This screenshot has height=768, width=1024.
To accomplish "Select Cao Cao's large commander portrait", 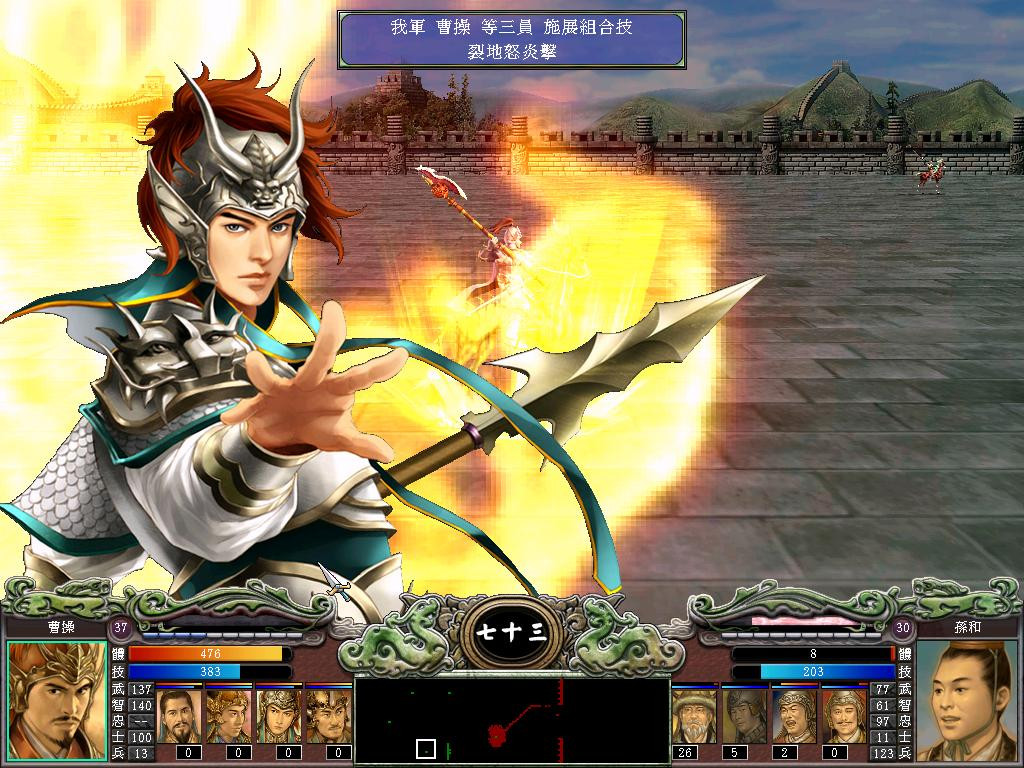I will coord(57,700).
